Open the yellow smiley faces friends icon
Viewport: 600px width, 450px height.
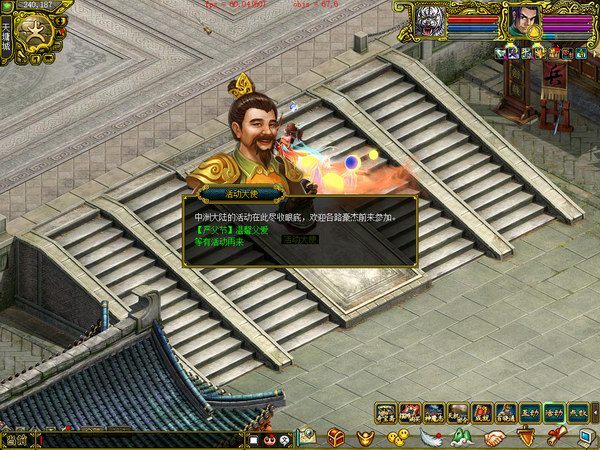398,437
